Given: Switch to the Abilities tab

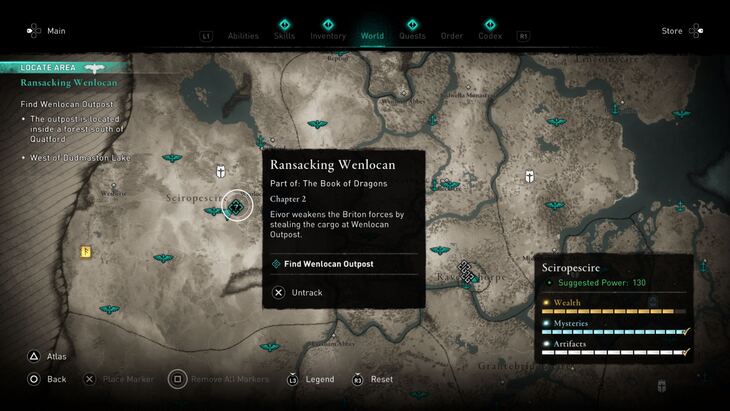Looking at the screenshot, I should pyautogui.click(x=243, y=36).
